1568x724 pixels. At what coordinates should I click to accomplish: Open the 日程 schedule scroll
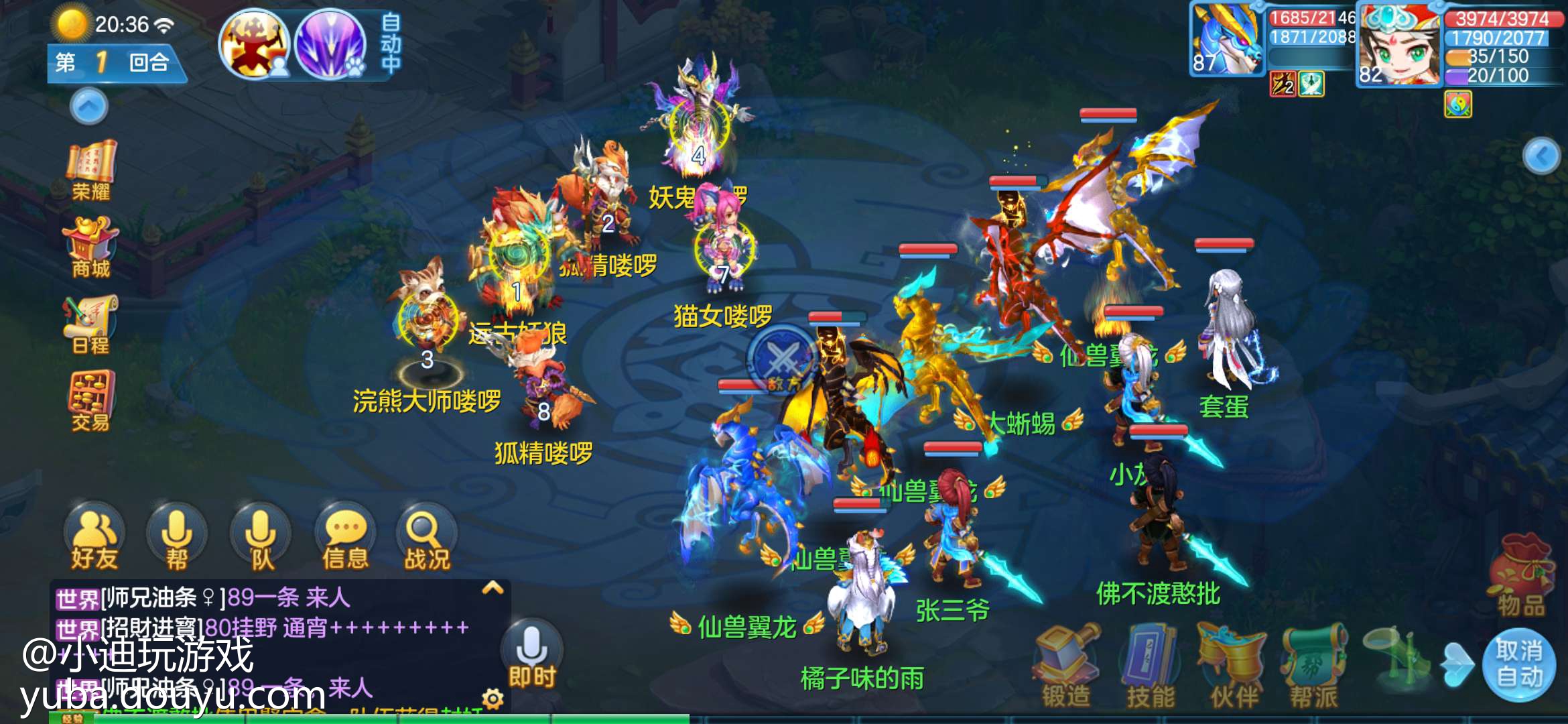click(91, 324)
